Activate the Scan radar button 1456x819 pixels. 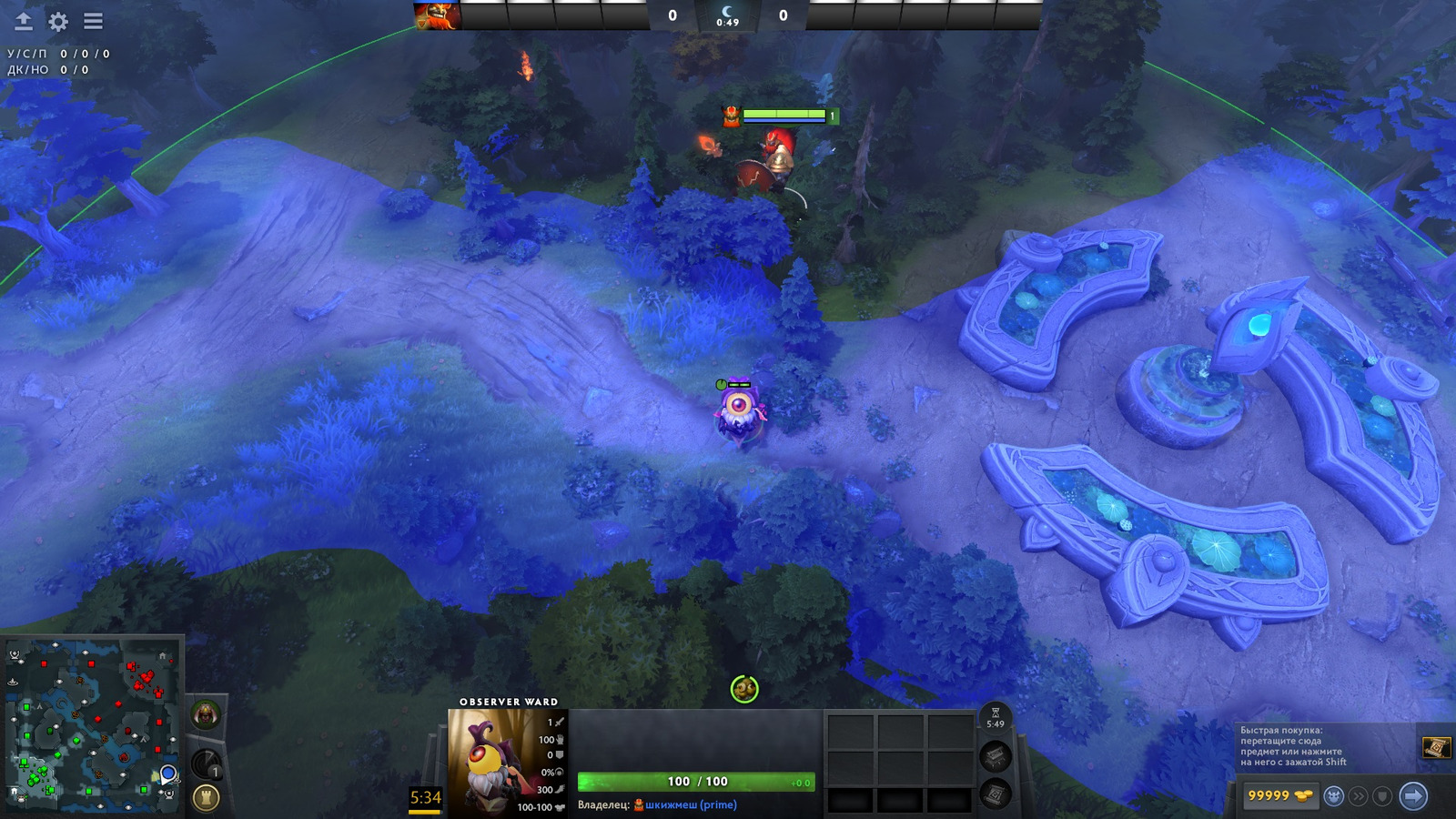pyautogui.click(x=207, y=764)
